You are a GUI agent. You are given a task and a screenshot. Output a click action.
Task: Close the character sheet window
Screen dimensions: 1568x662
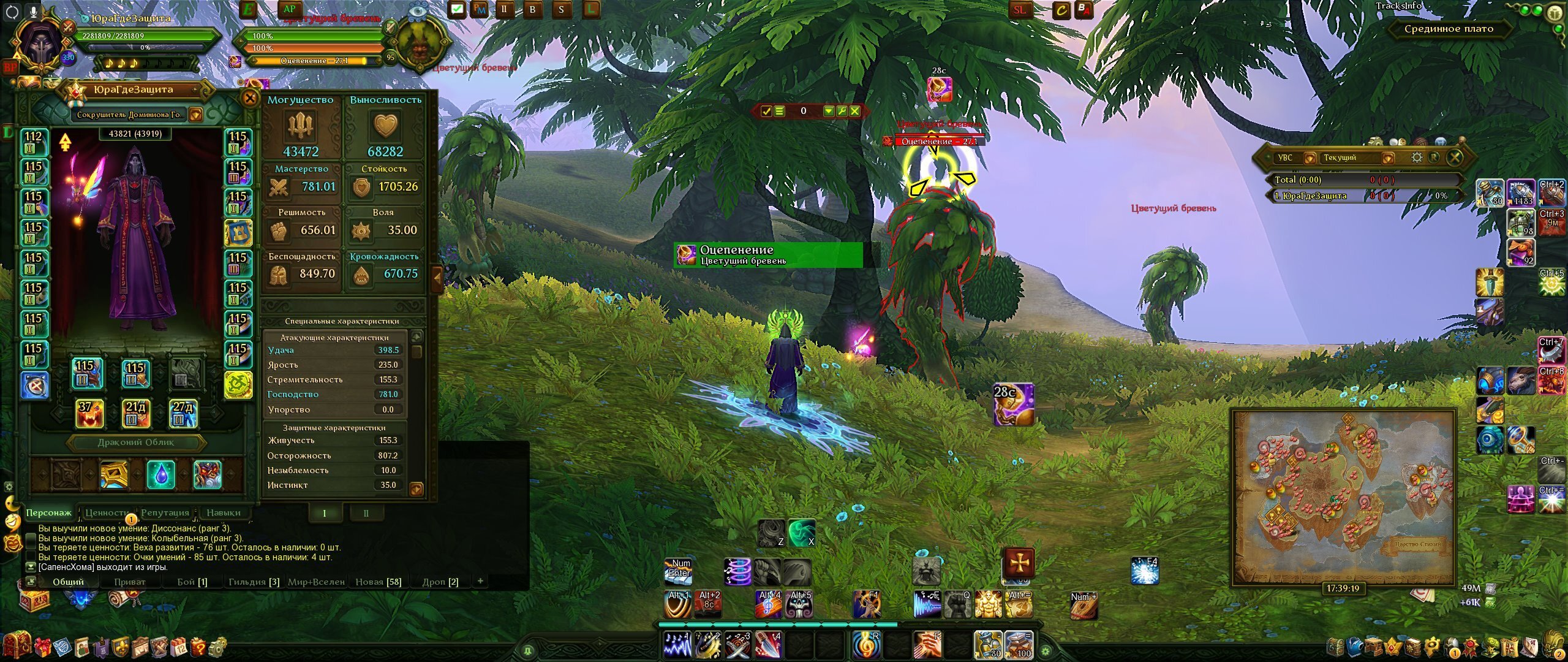(250, 98)
